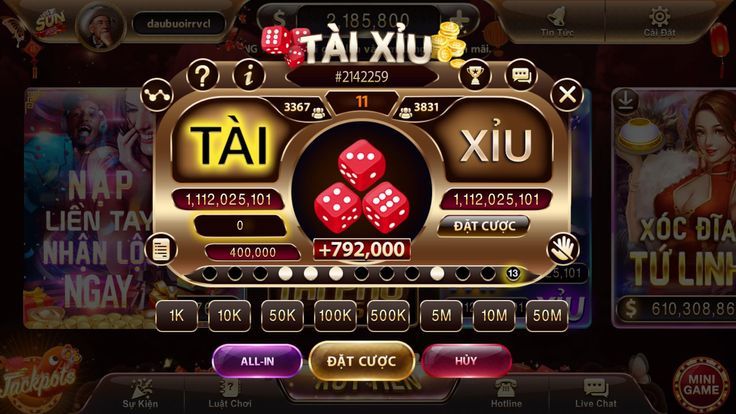
Task: Select the 10K chip
Action: [230, 315]
